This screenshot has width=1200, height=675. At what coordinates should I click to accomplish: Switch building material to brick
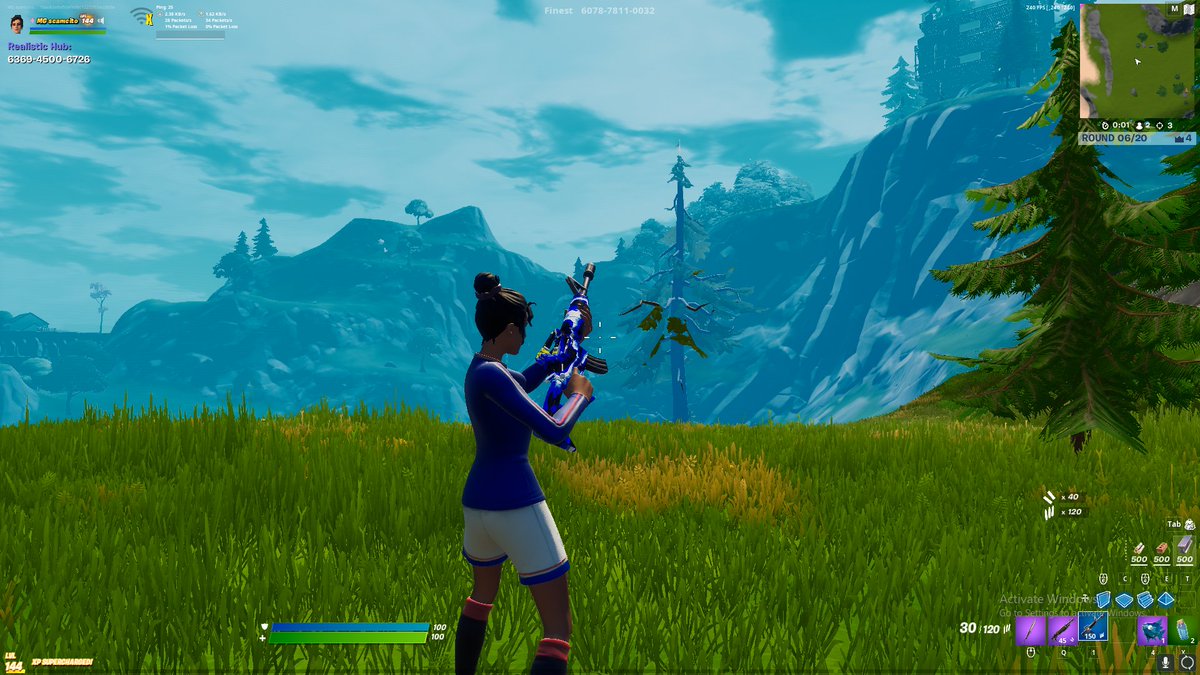pyautogui.click(x=1162, y=549)
